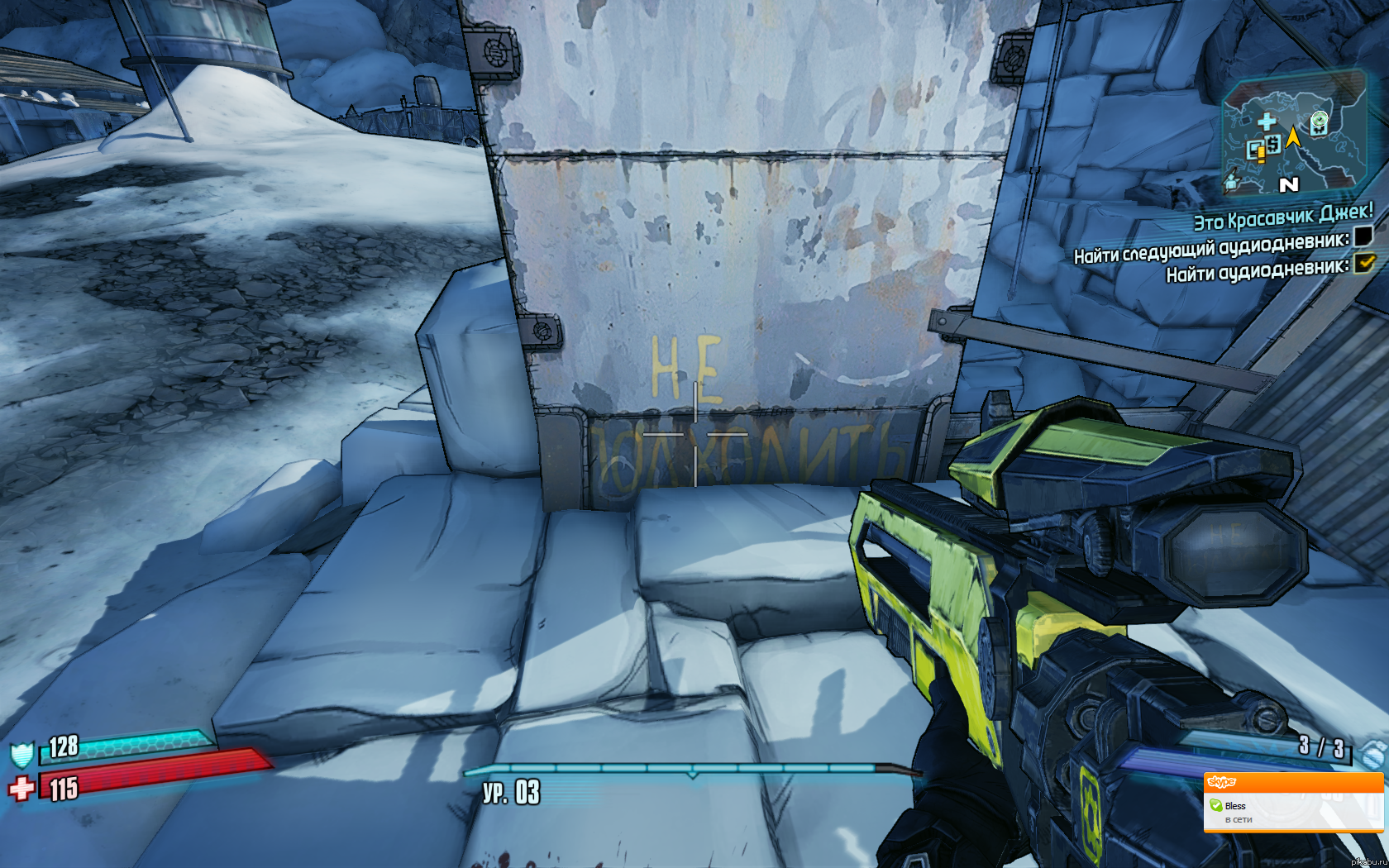This screenshot has width=1389, height=868.
Task: Select mission title "Это Красавчик Джек!"
Action: 1282,217
